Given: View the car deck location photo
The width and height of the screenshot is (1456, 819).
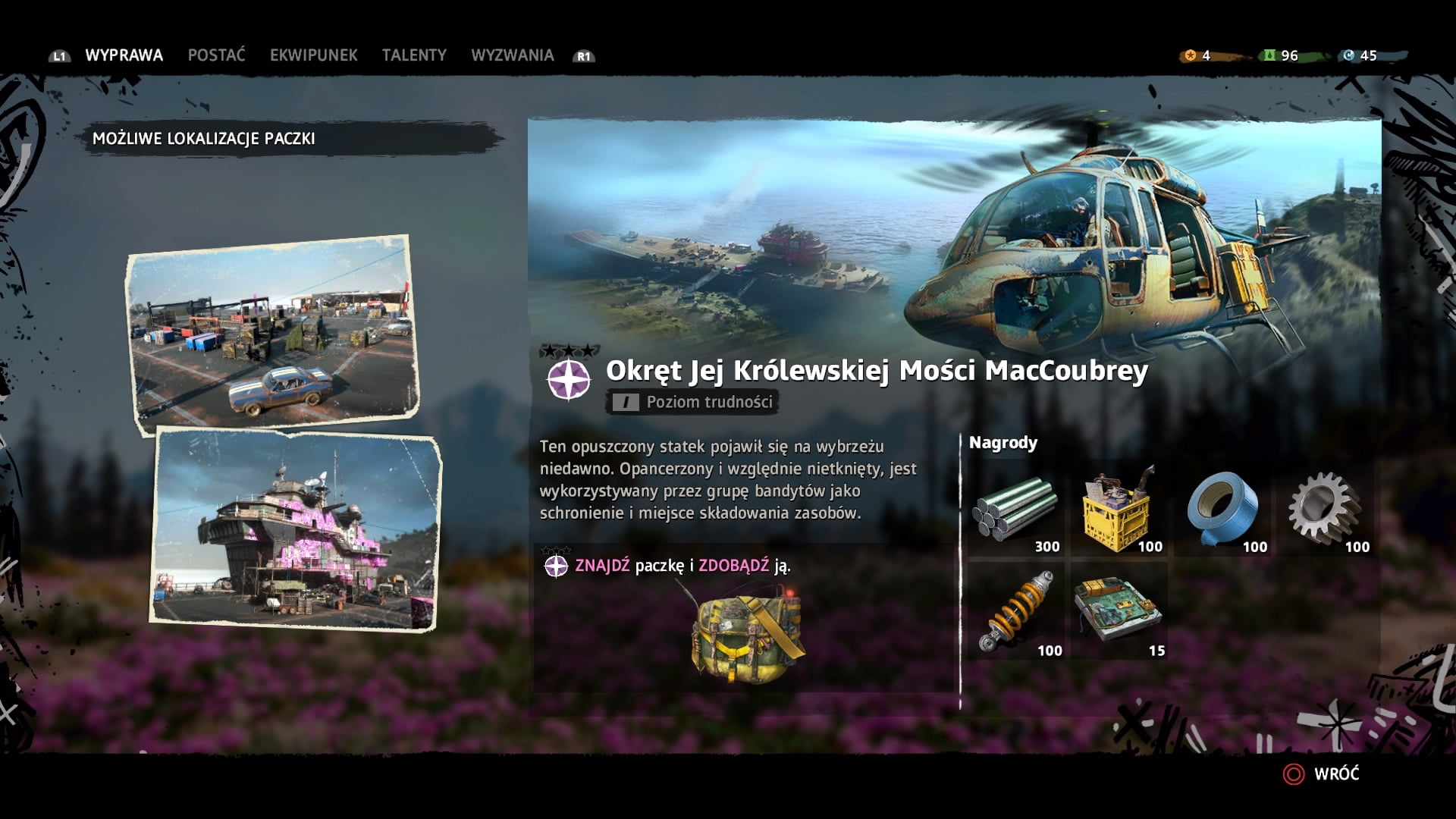Looking at the screenshot, I should point(273,335).
